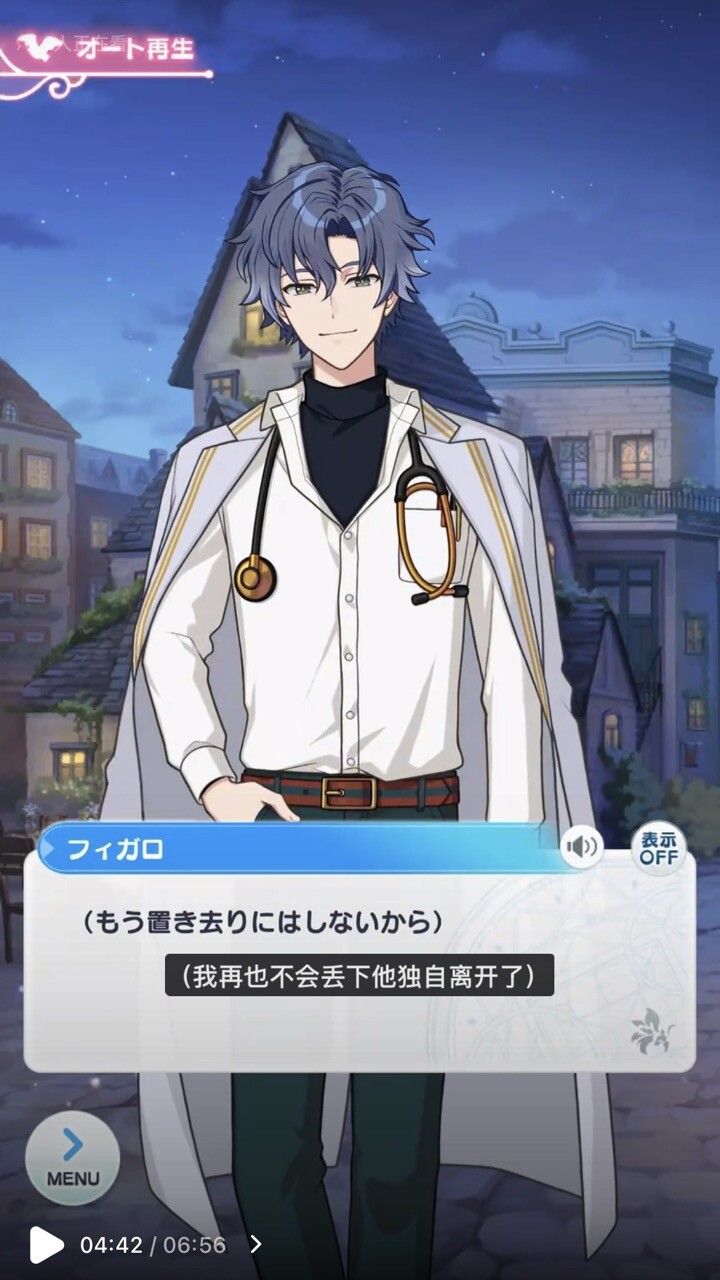Hide the dialogue with 表示OFF
Image resolution: width=720 pixels, height=1280 pixels.
pos(658,848)
